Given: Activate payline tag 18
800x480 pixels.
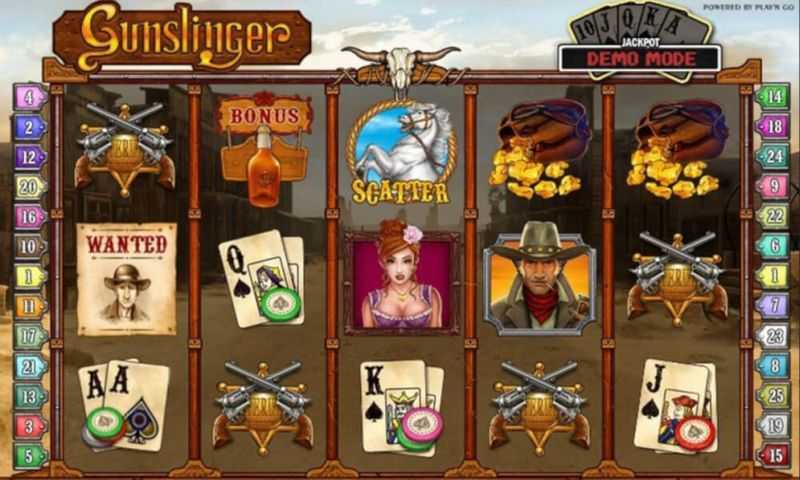Looking at the screenshot, I should (773, 127).
